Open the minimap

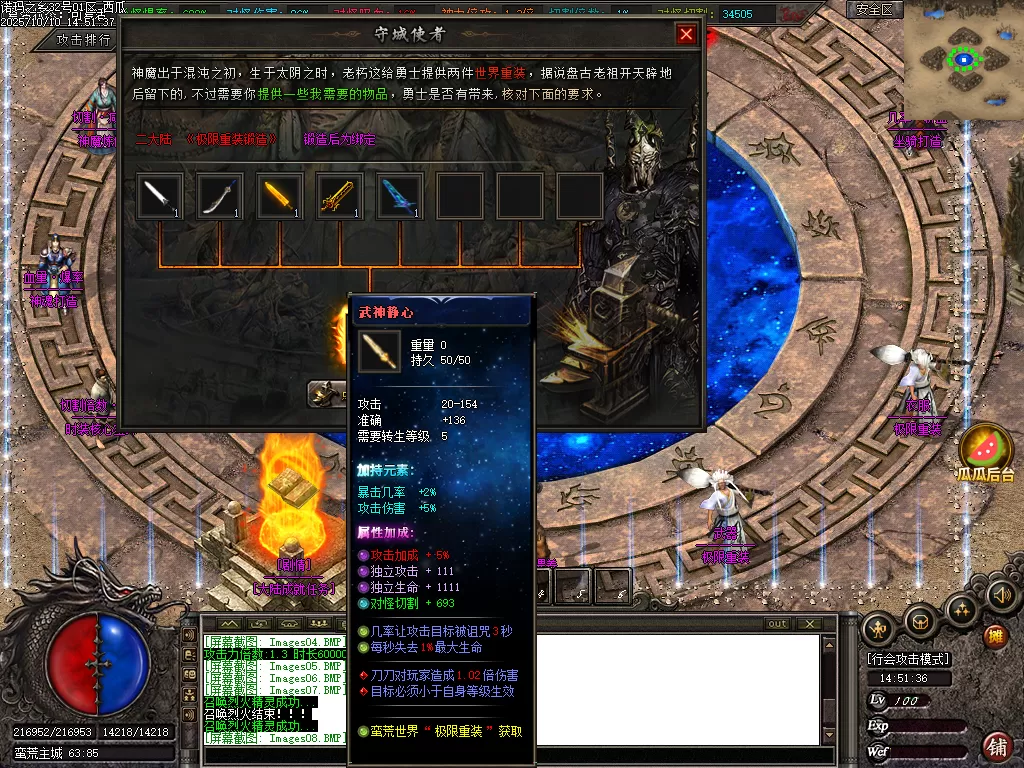pyautogui.click(x=964, y=60)
